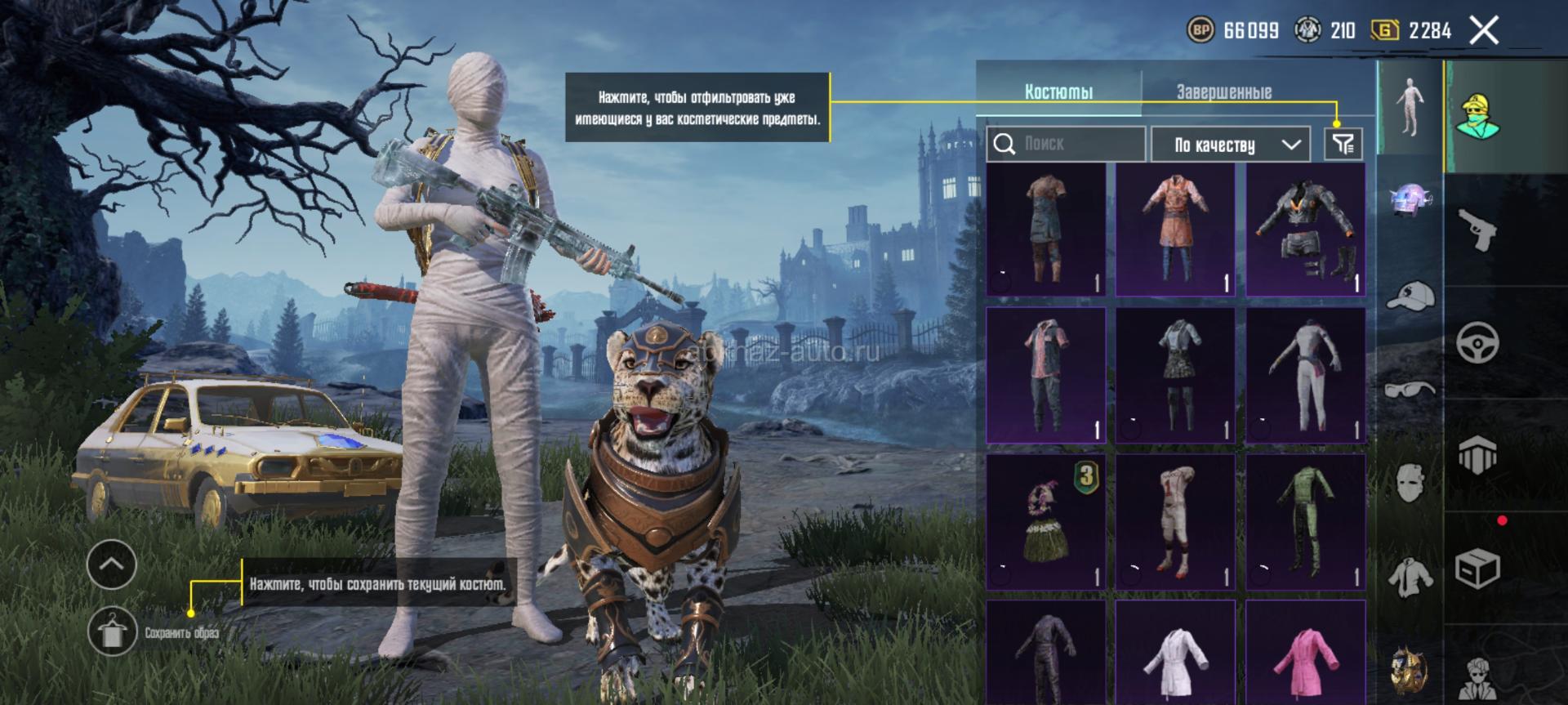Image resolution: width=1568 pixels, height=705 pixels.
Task: Open the По качеству sorting dropdown
Action: pos(1230,145)
